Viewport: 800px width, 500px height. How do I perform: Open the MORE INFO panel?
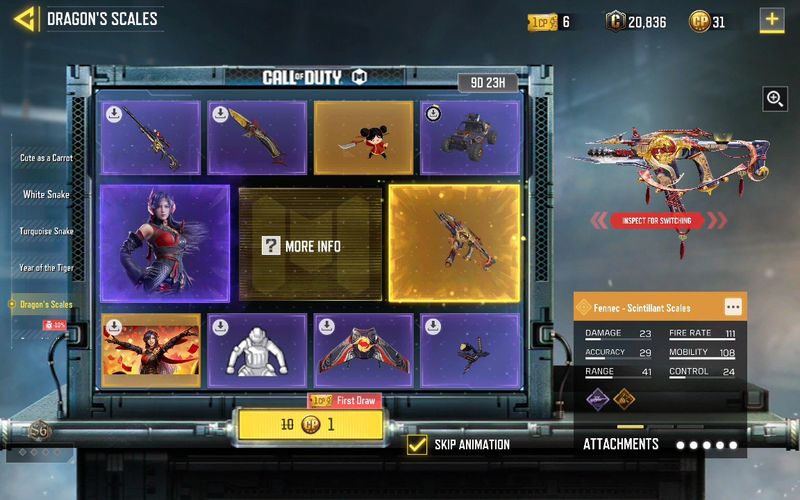pyautogui.click(x=310, y=245)
